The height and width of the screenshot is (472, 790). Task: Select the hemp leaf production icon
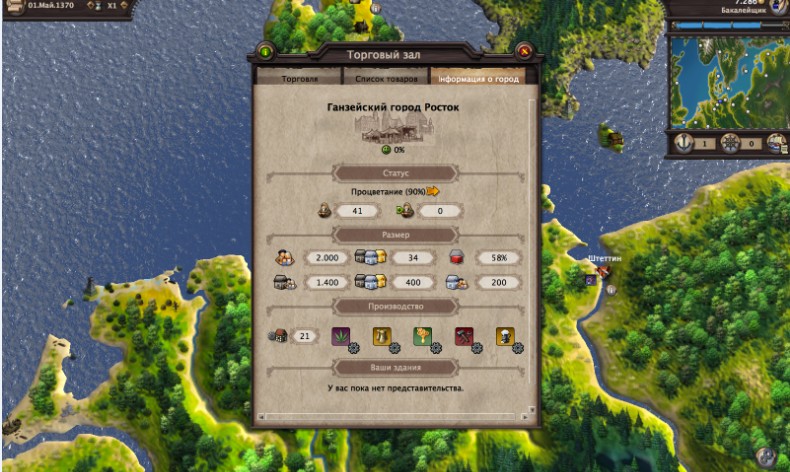[x=341, y=336]
